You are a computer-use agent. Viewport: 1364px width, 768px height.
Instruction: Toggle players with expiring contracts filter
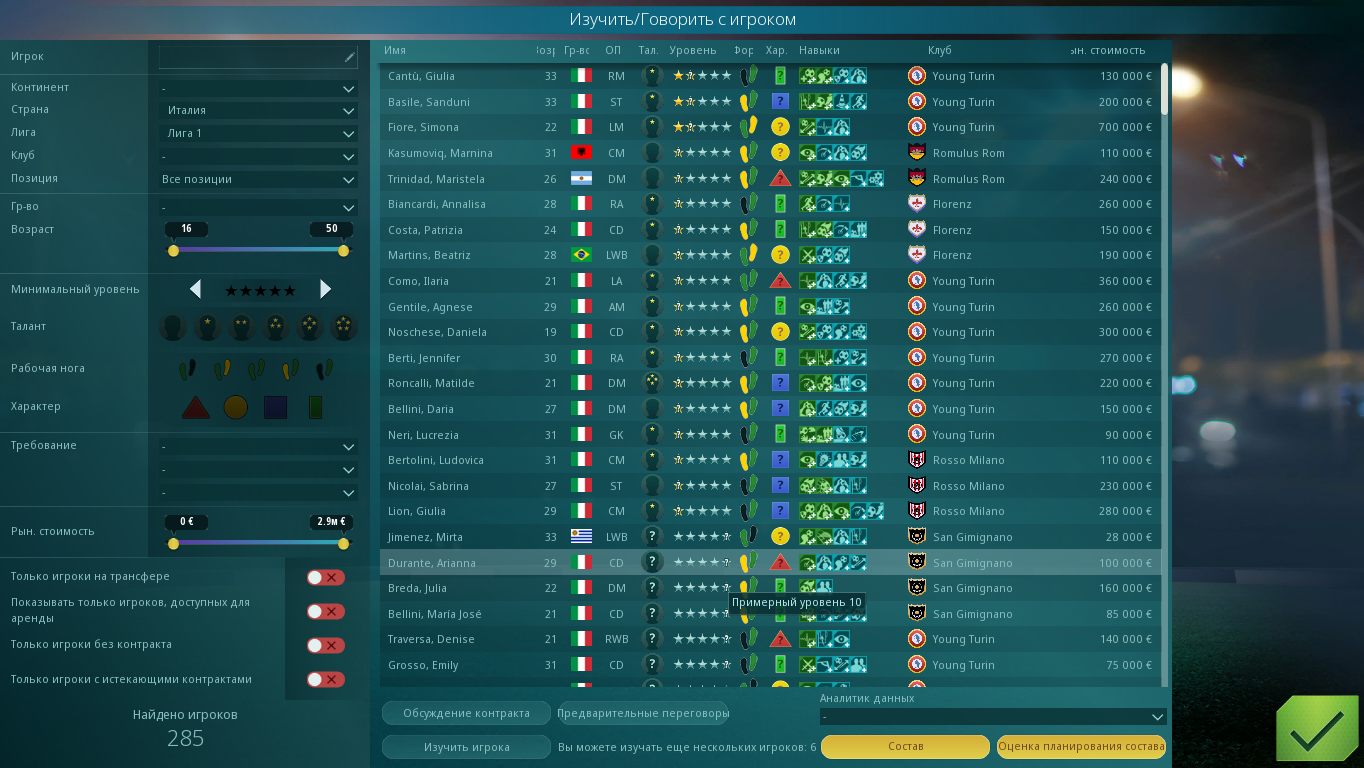(x=325, y=680)
